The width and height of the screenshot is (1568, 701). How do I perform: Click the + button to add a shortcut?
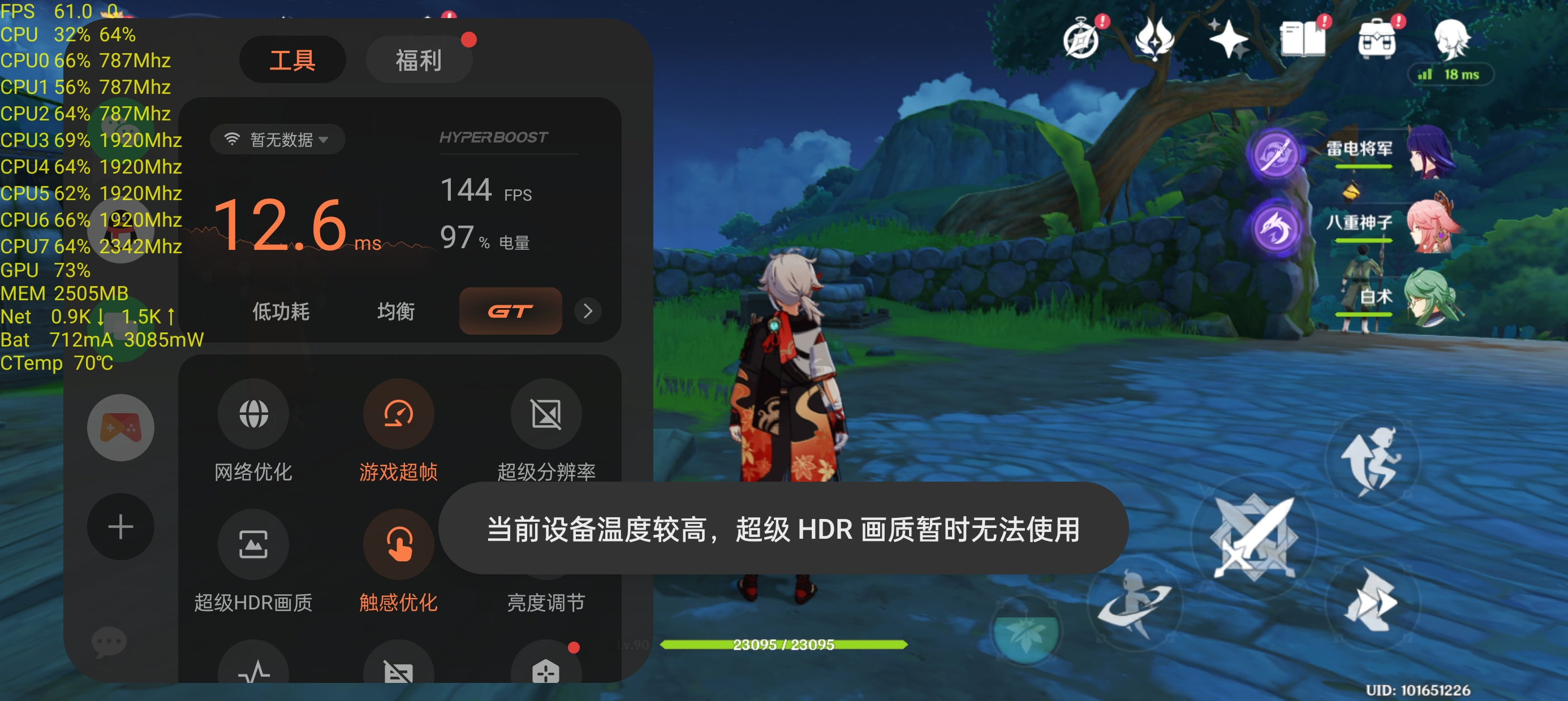point(120,526)
